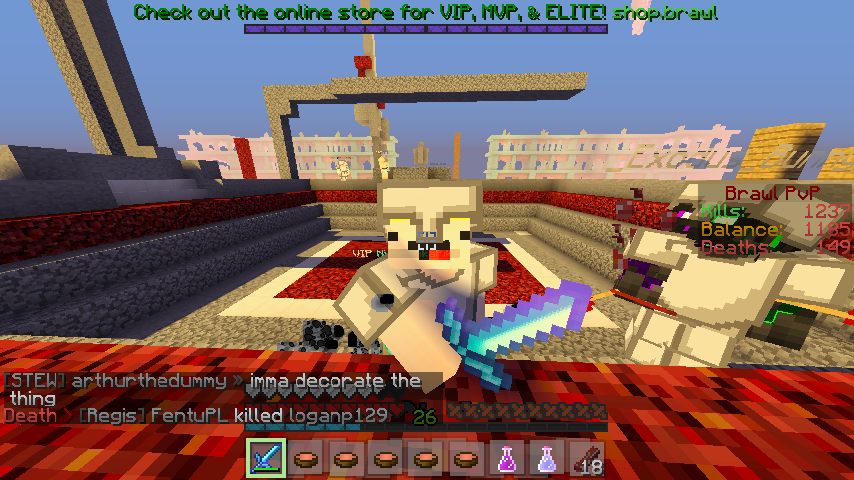854x480 pixels.
Task: Select the magenta potion hotbar slot
Action: [507, 459]
